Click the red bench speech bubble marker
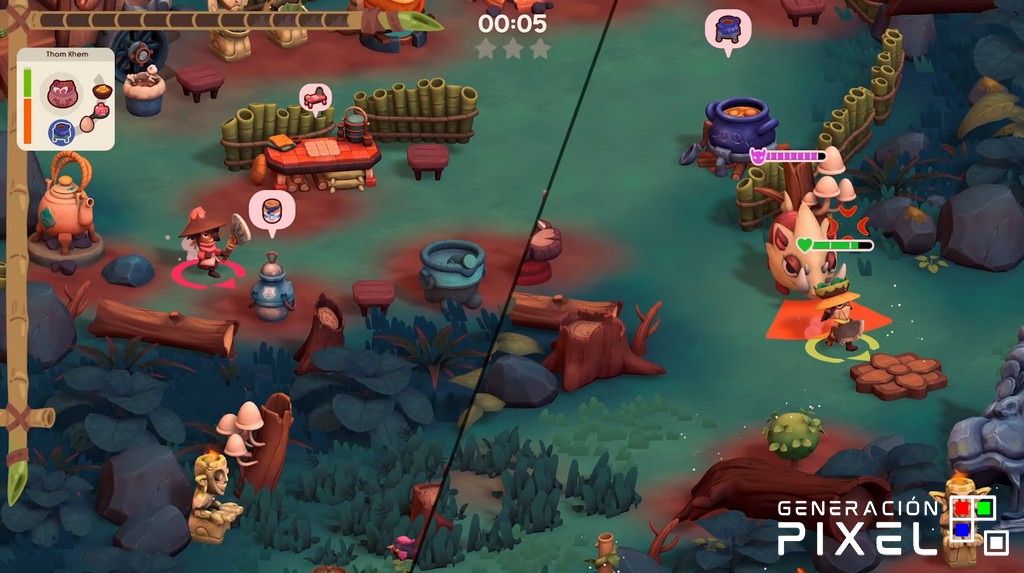Screen dimensions: 1024x573 (315, 97)
